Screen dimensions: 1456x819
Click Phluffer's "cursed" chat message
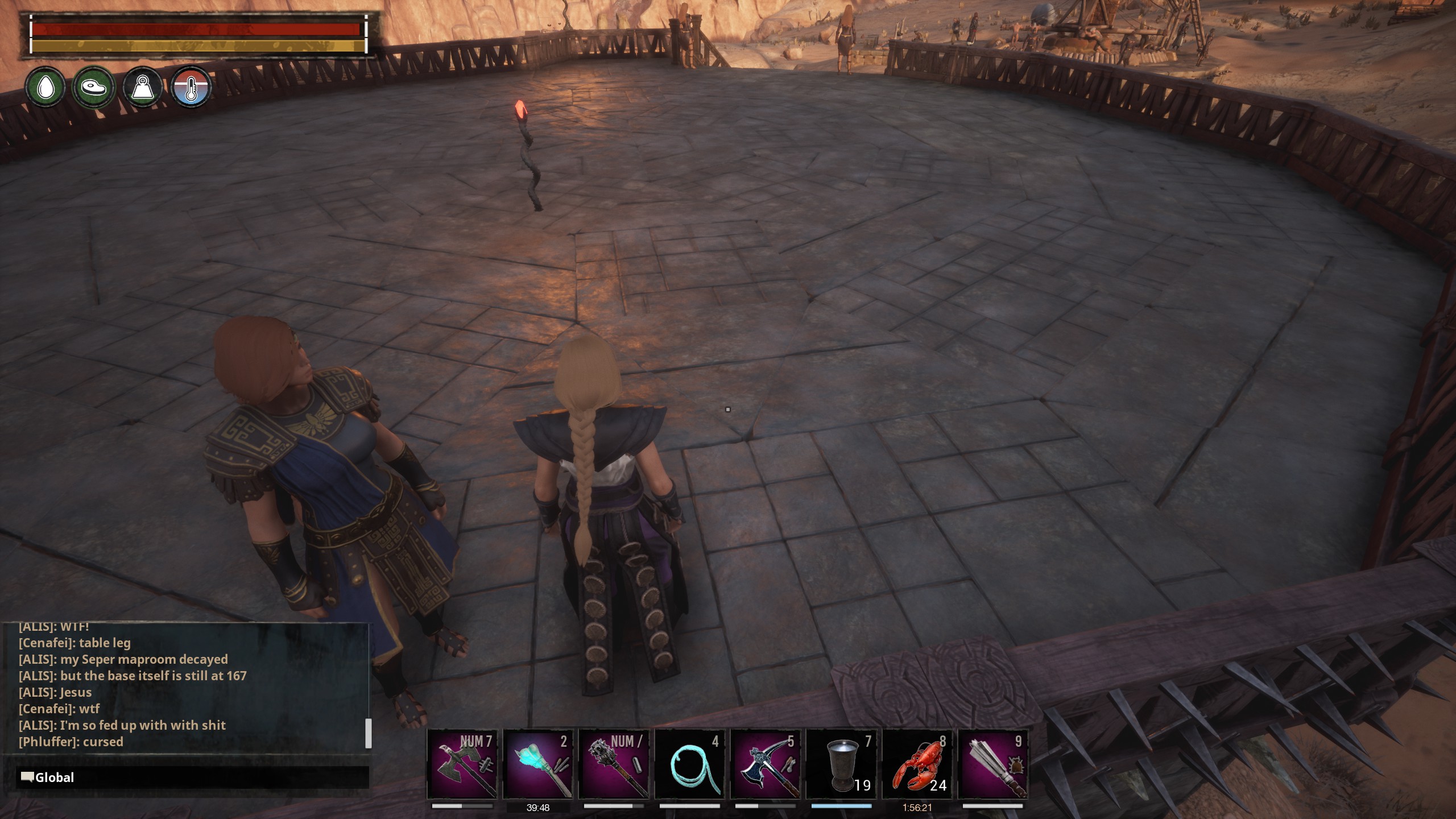pyautogui.click(x=71, y=742)
